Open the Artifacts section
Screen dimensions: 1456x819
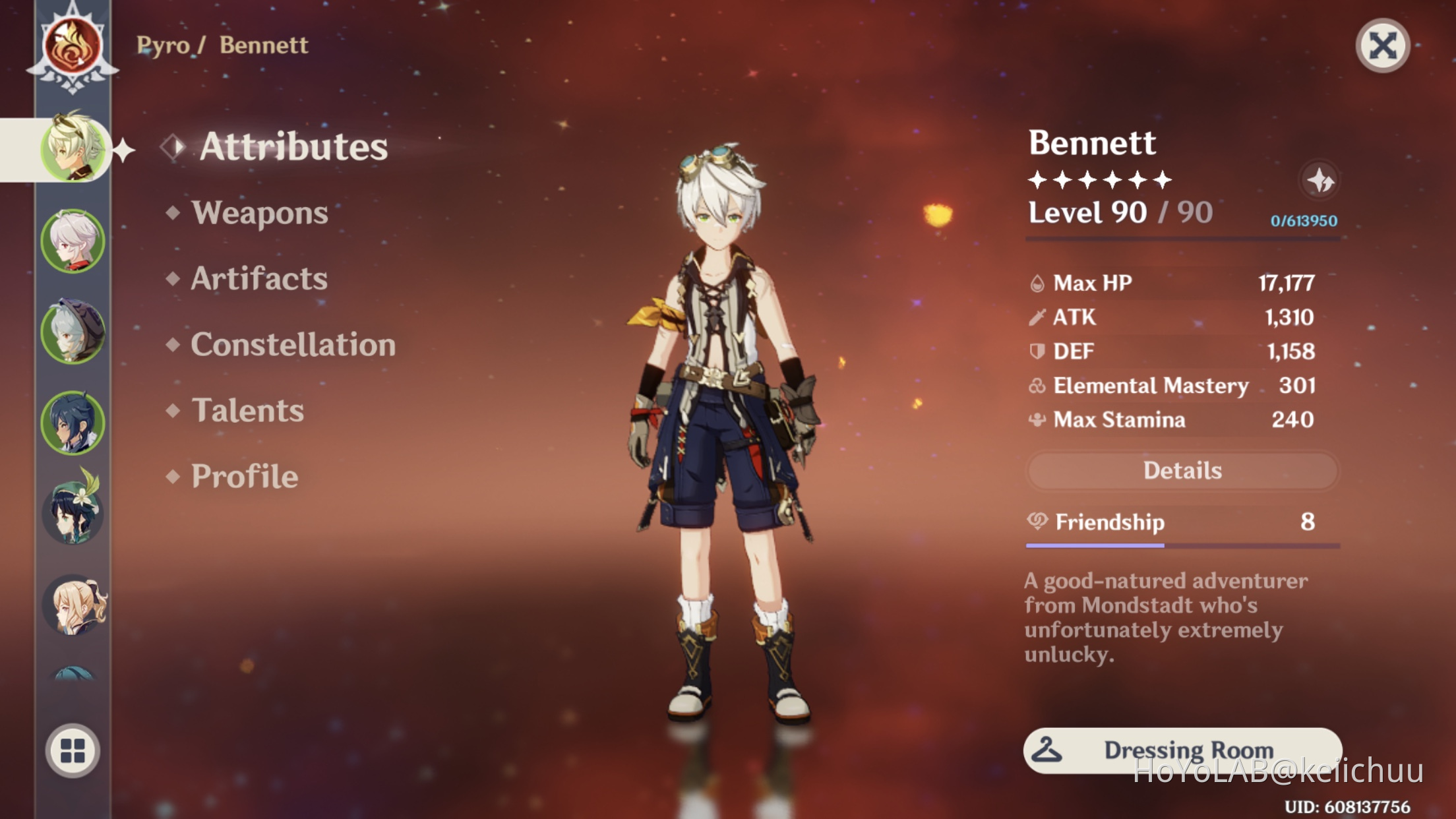258,279
